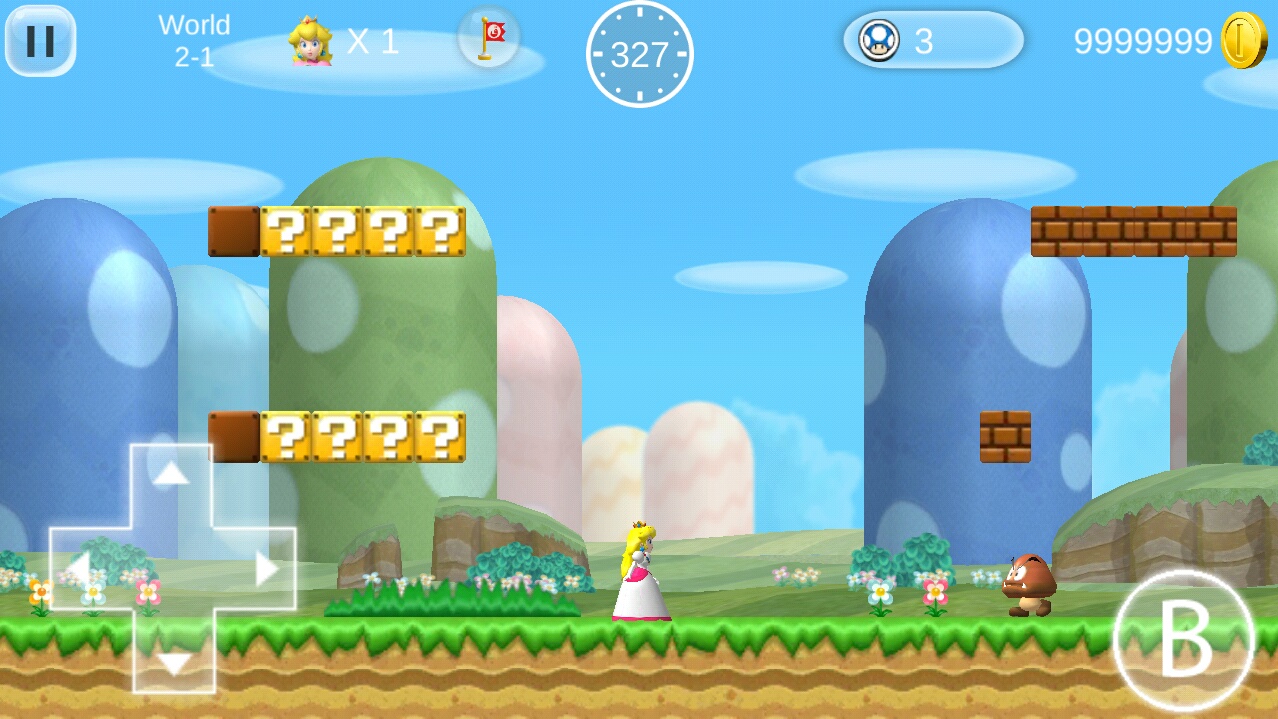Use the stored blue mushroom item

(880, 41)
